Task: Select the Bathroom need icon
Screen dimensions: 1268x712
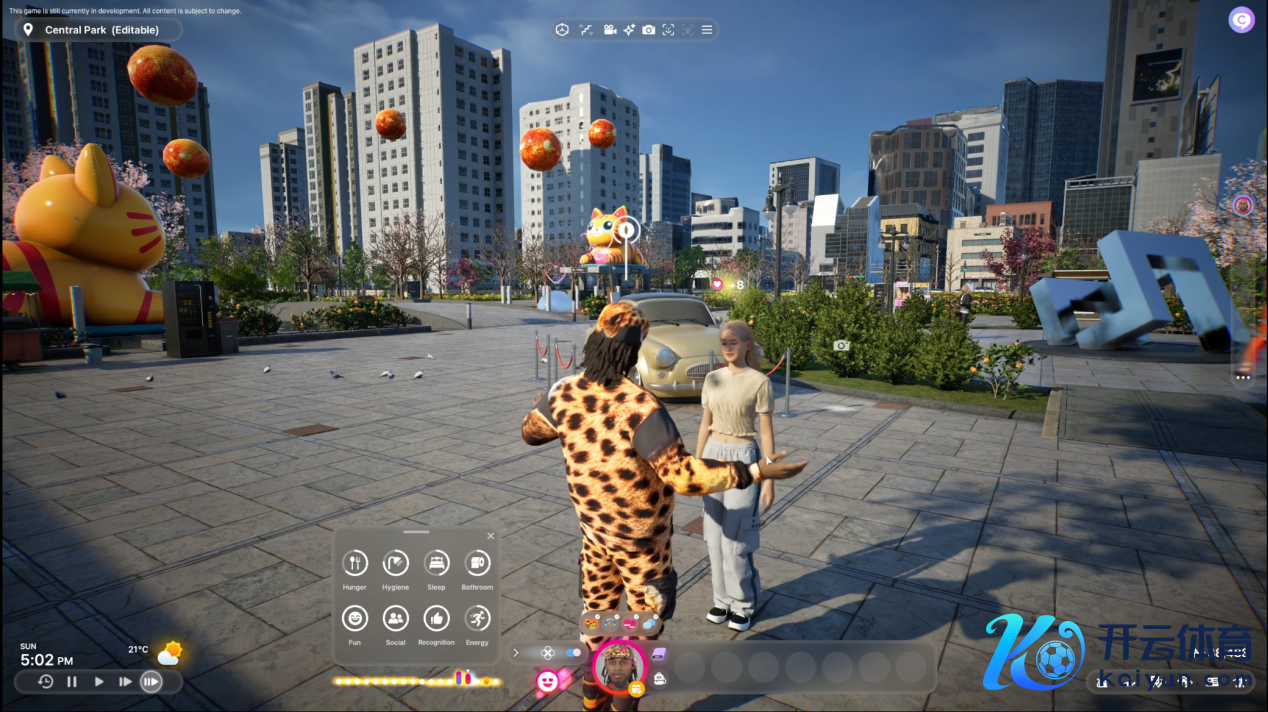Action: click(x=477, y=563)
